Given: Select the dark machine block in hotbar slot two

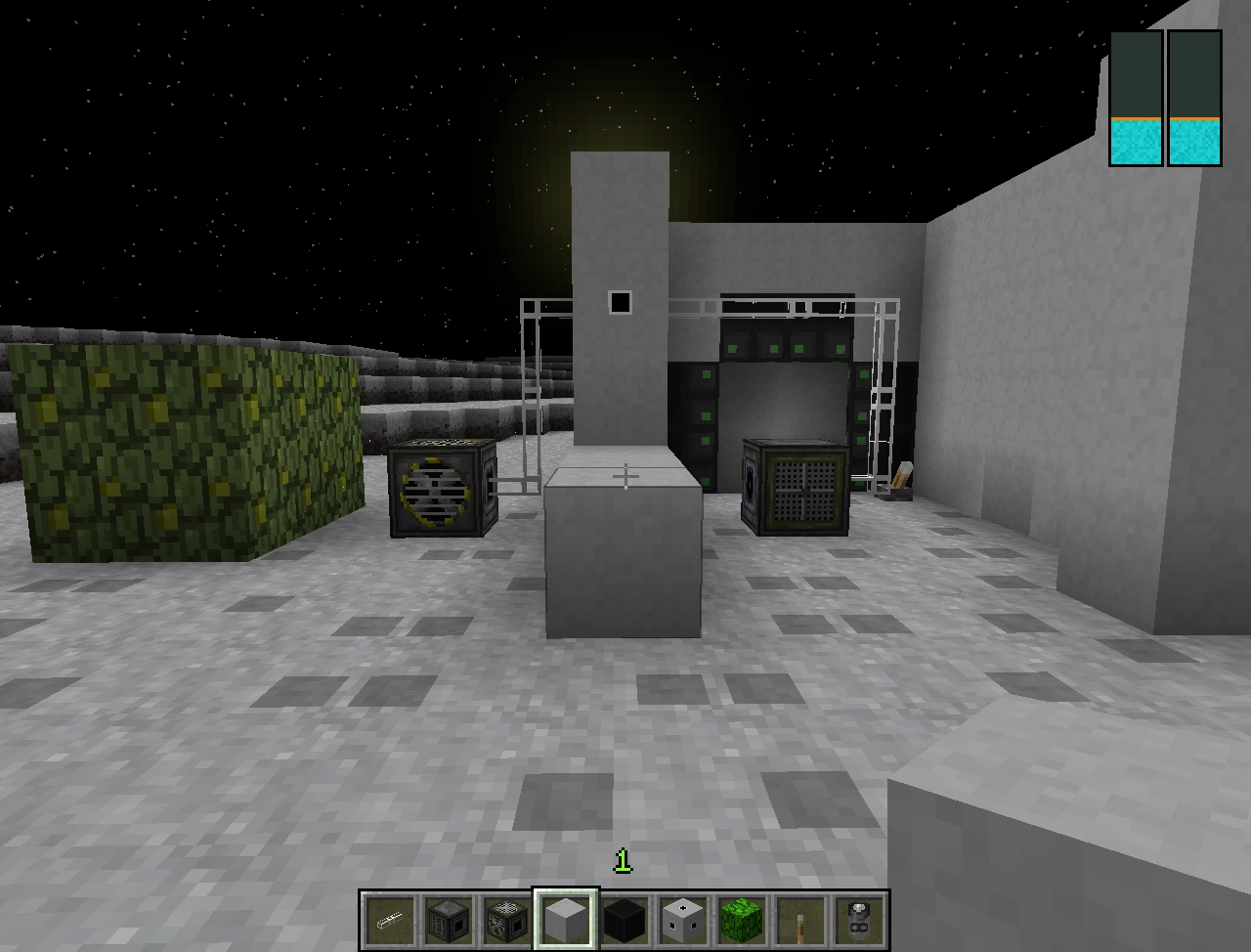Looking at the screenshot, I should tap(449, 919).
